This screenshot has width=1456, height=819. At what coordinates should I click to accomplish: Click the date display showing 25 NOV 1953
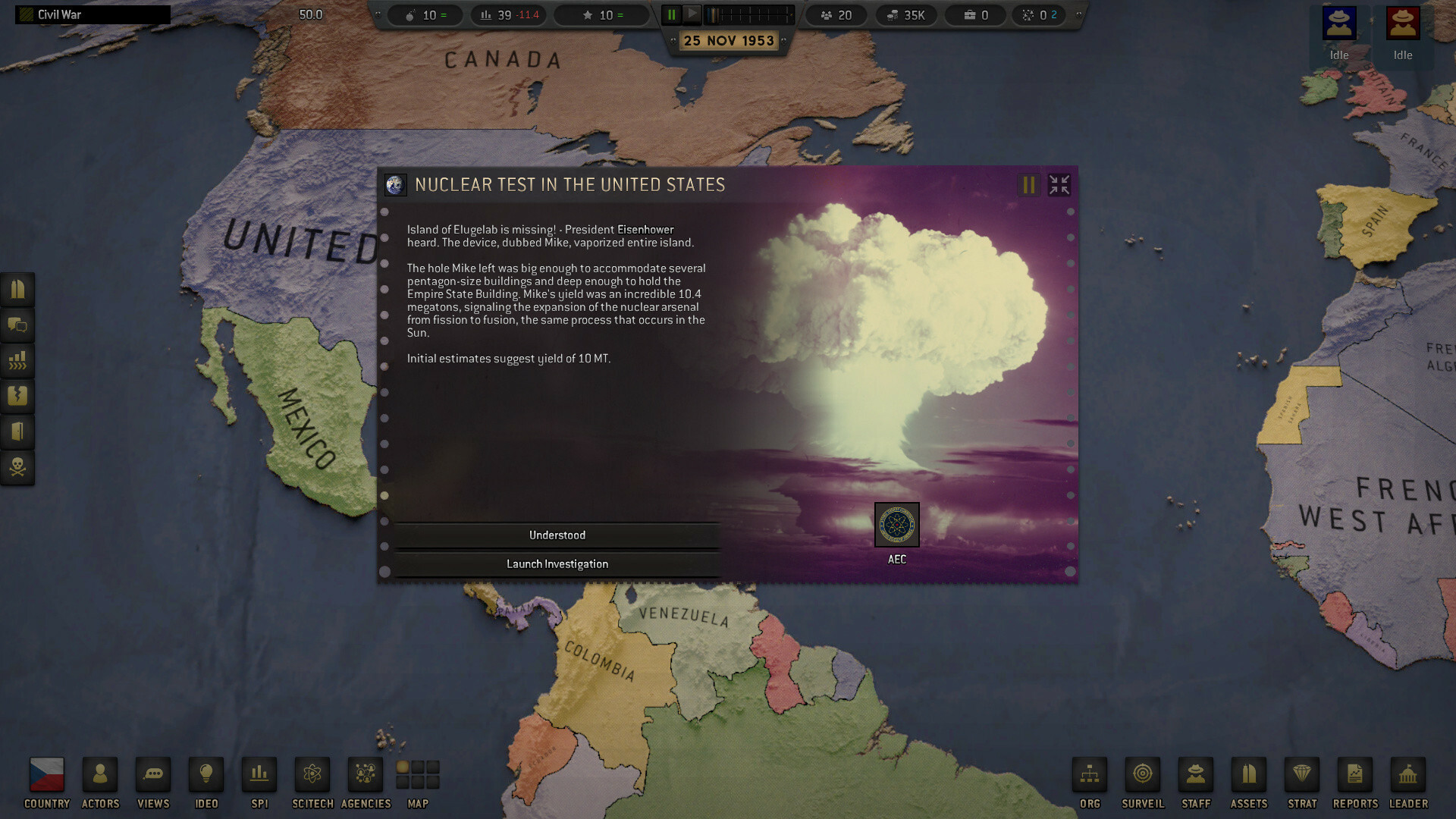[x=729, y=40]
